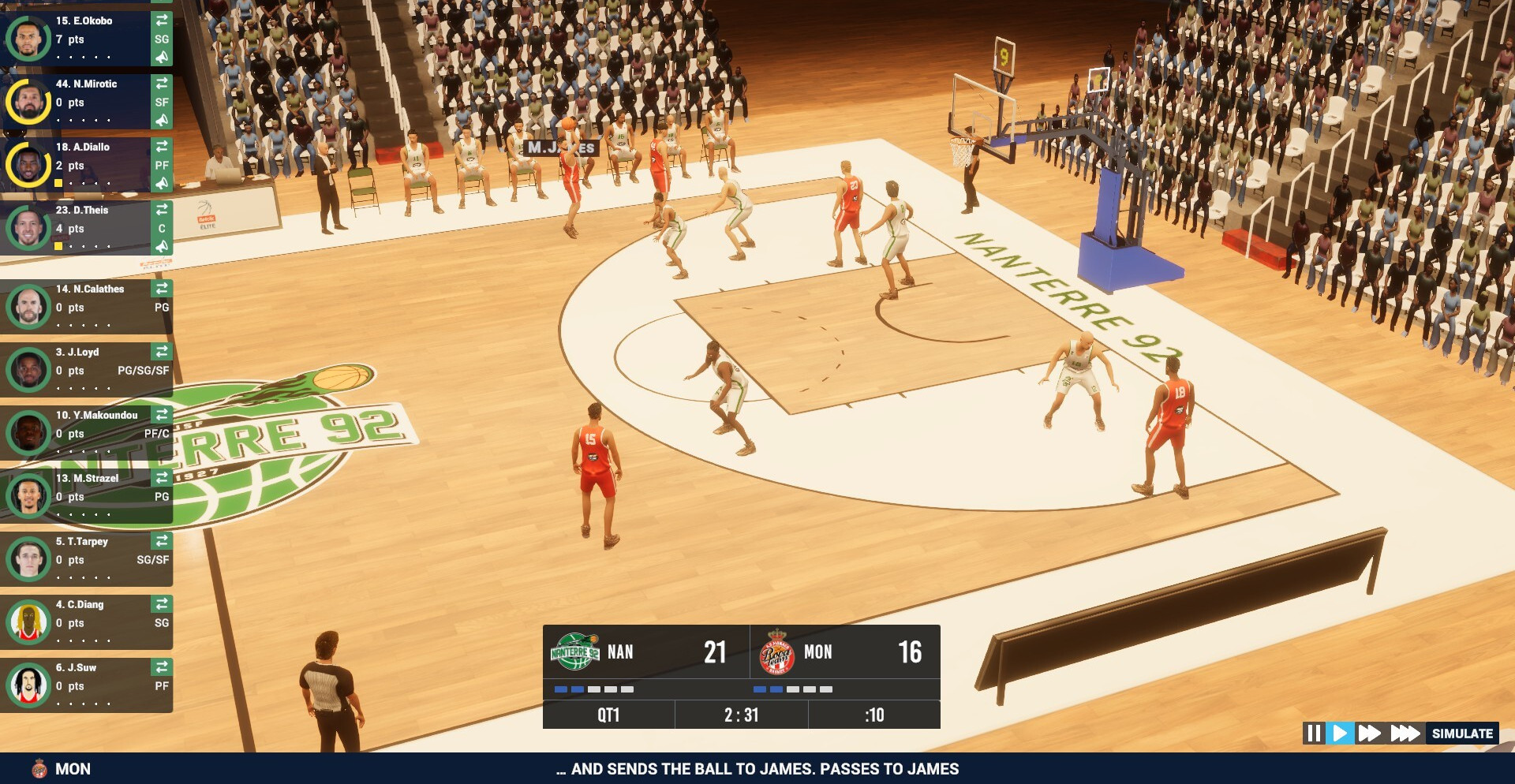The width and height of the screenshot is (1515, 784).
Task: Switch to double fast-forward speed
Action: [x=1369, y=734]
